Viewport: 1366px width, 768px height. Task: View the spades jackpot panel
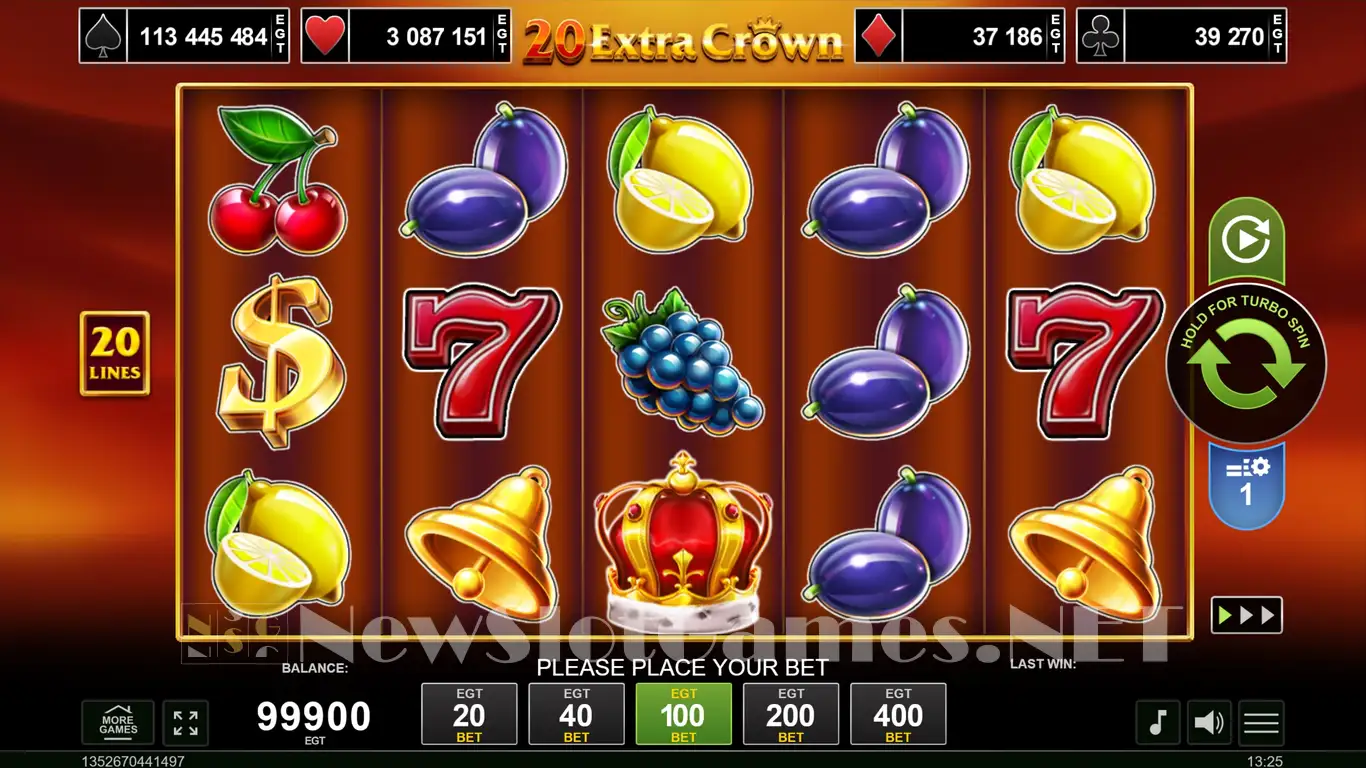coord(184,37)
